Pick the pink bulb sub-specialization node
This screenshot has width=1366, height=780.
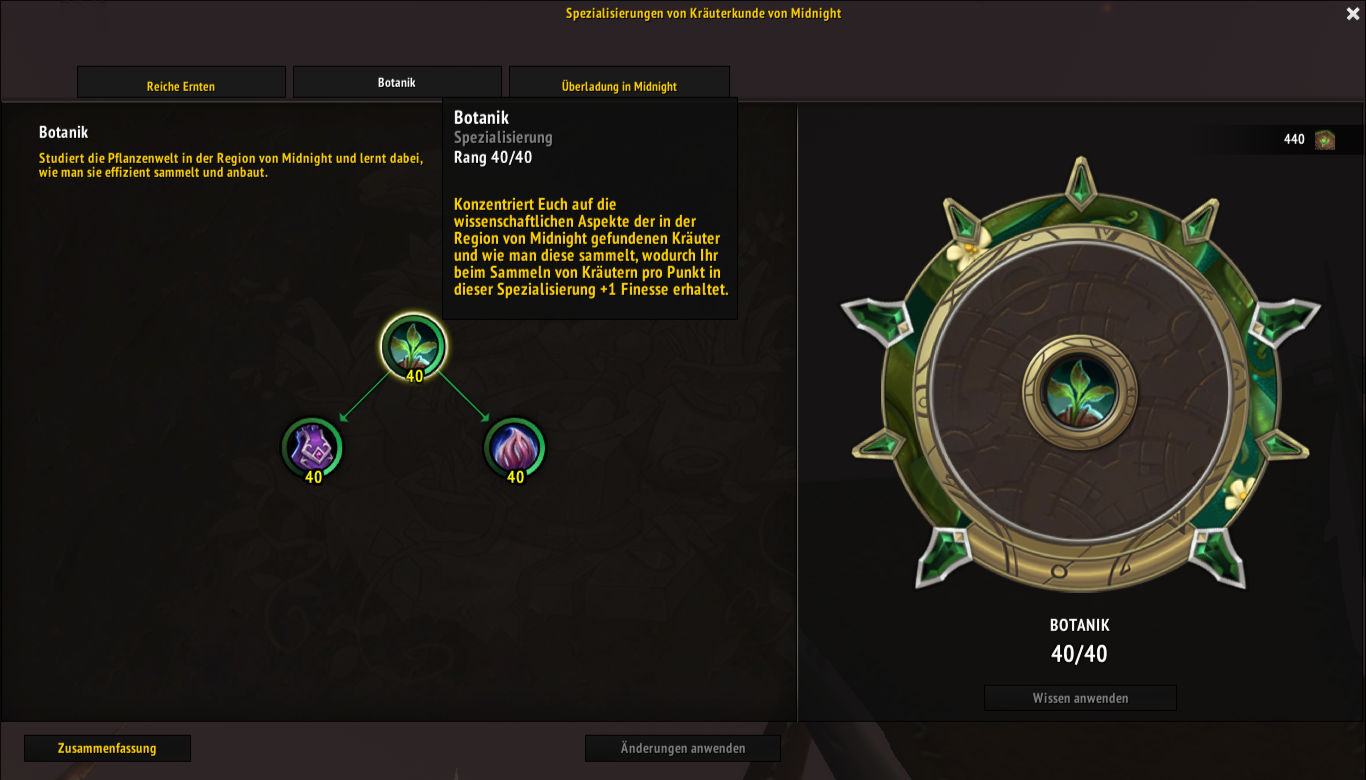514,447
